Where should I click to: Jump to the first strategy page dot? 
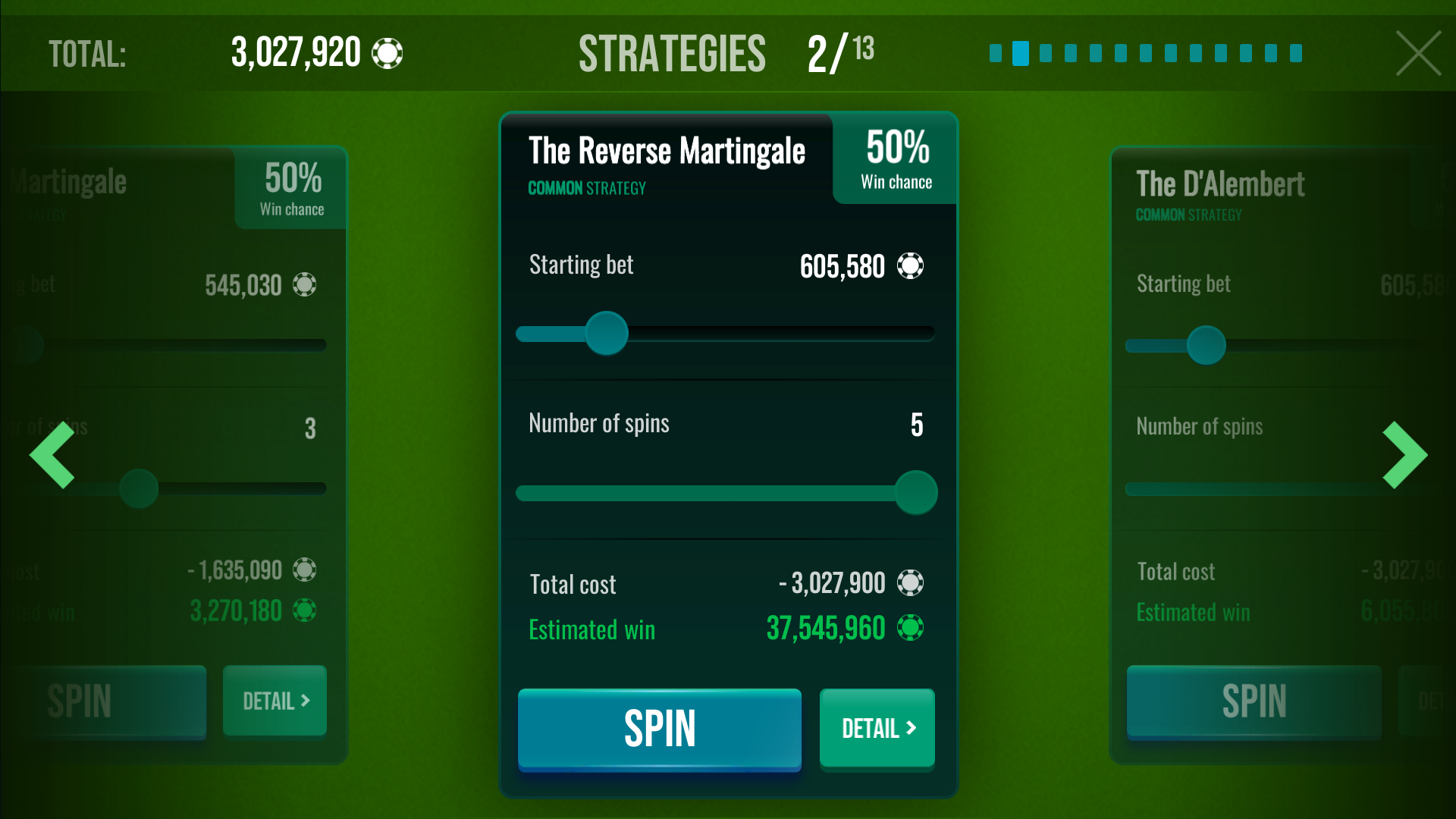point(996,53)
